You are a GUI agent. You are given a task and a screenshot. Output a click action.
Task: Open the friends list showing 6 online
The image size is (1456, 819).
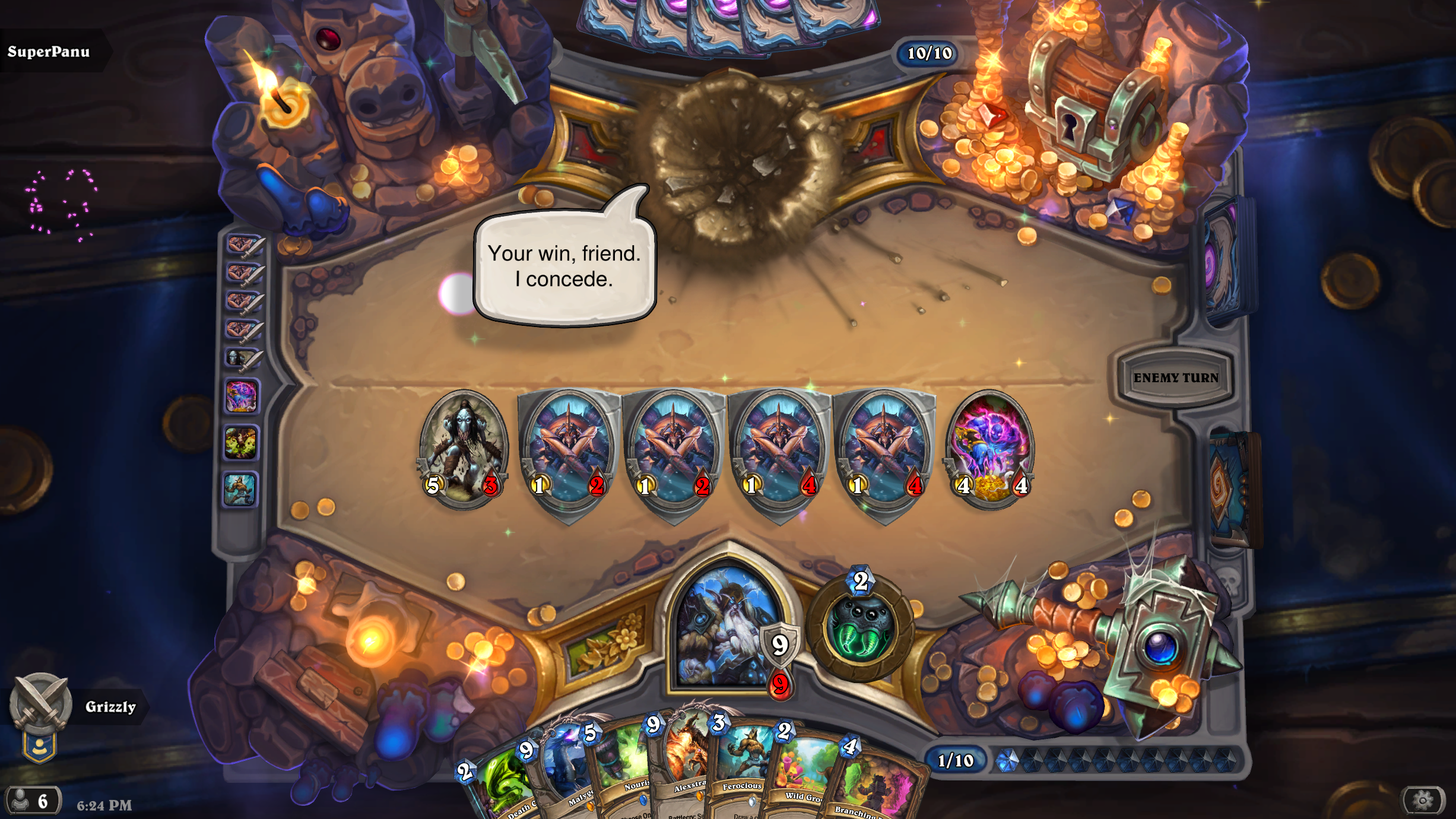33,801
